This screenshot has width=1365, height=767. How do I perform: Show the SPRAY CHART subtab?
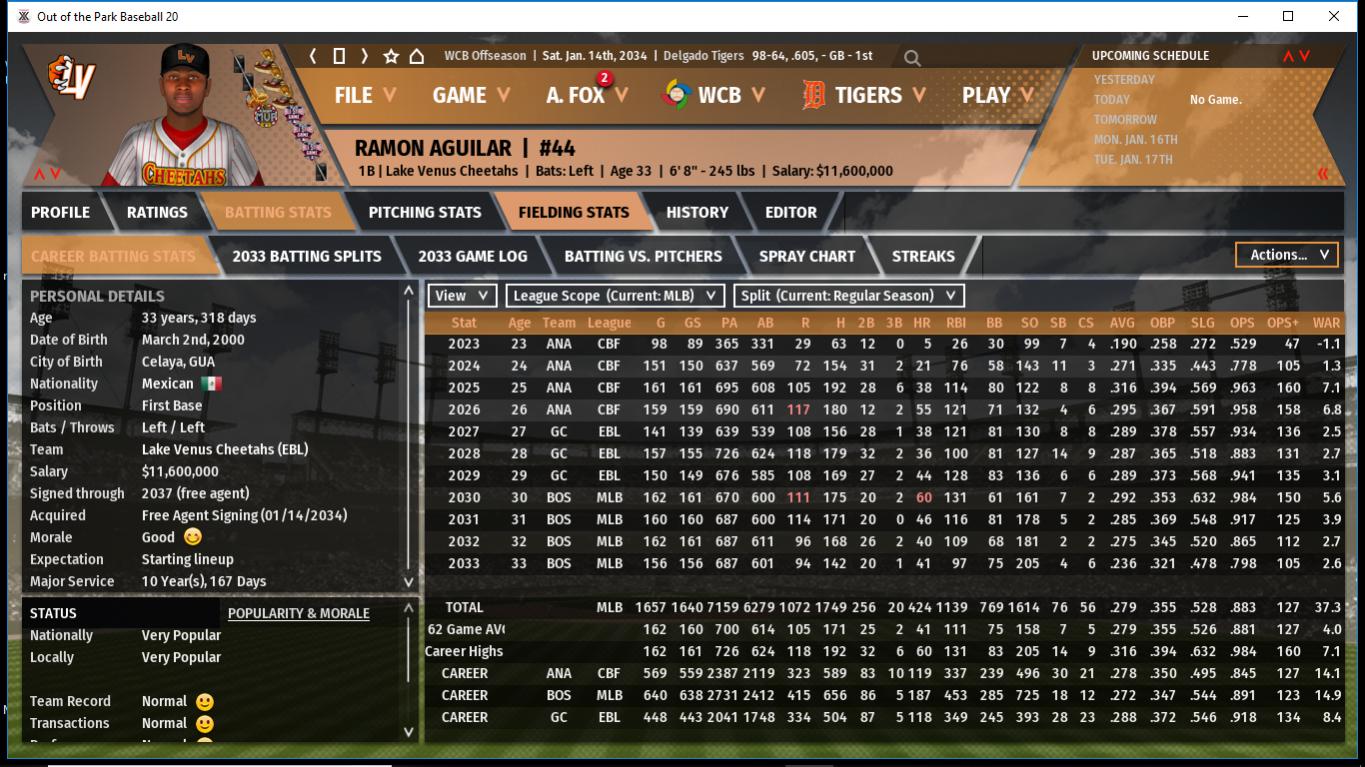click(807, 256)
